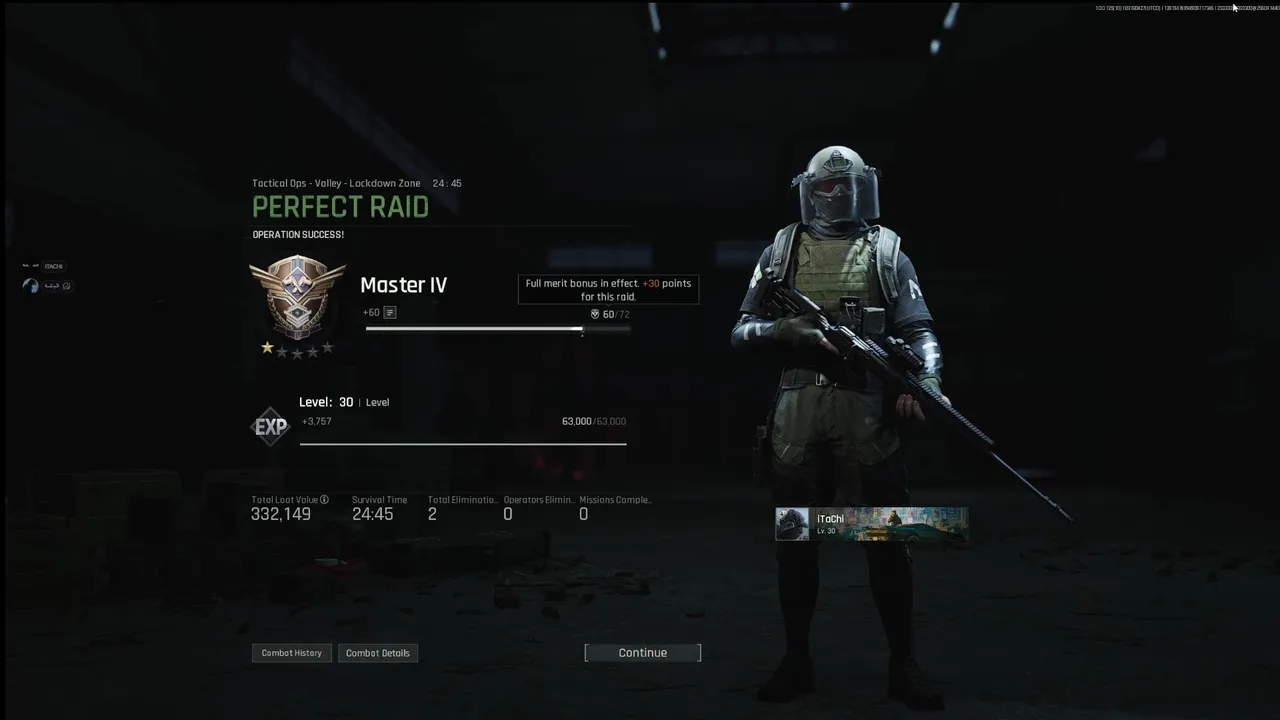Open Combat History
Image resolution: width=1280 pixels, height=720 pixels.
[291, 653]
